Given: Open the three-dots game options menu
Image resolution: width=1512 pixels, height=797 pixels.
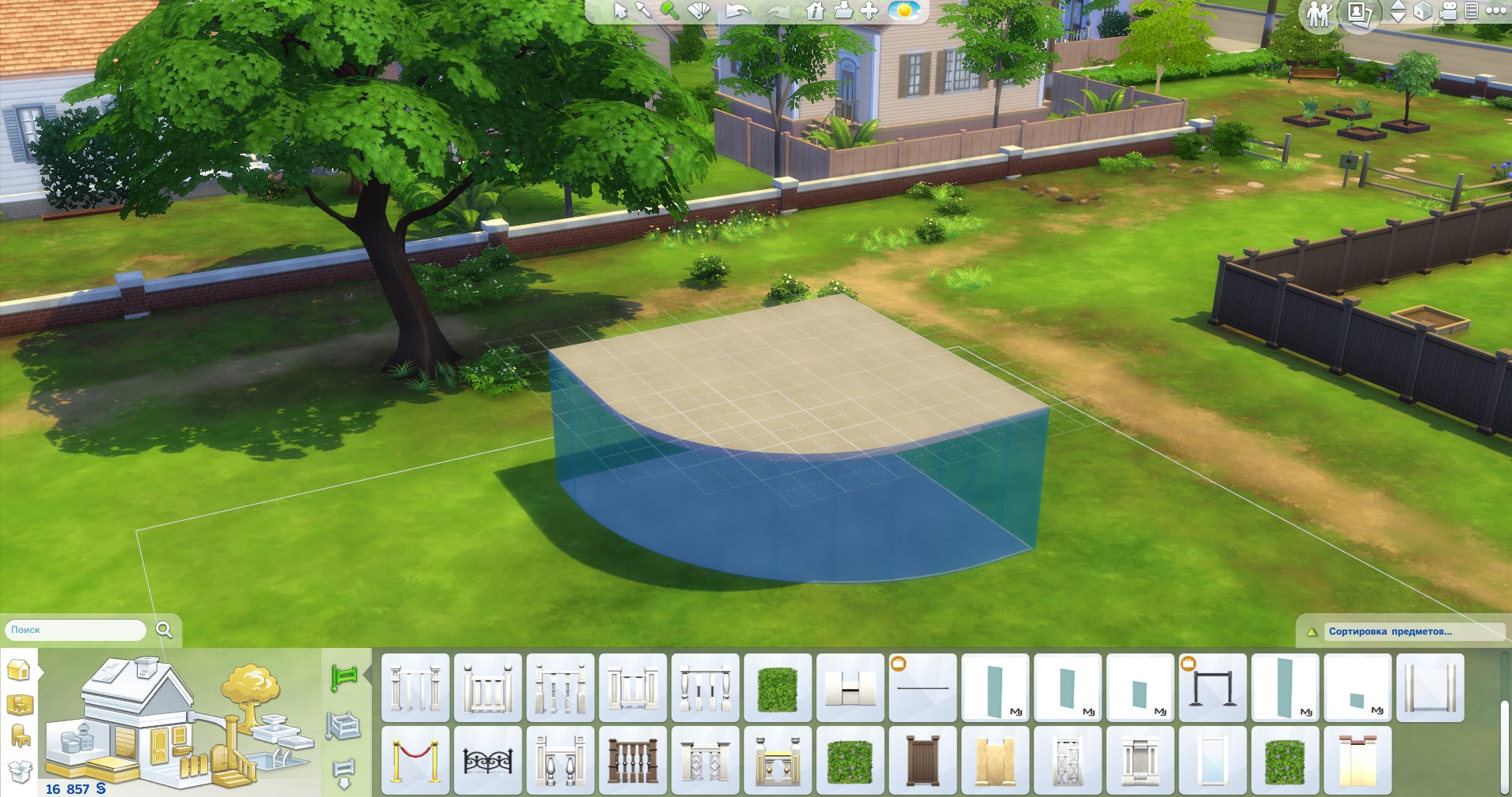Looking at the screenshot, I should pyautogui.click(x=1495, y=11).
